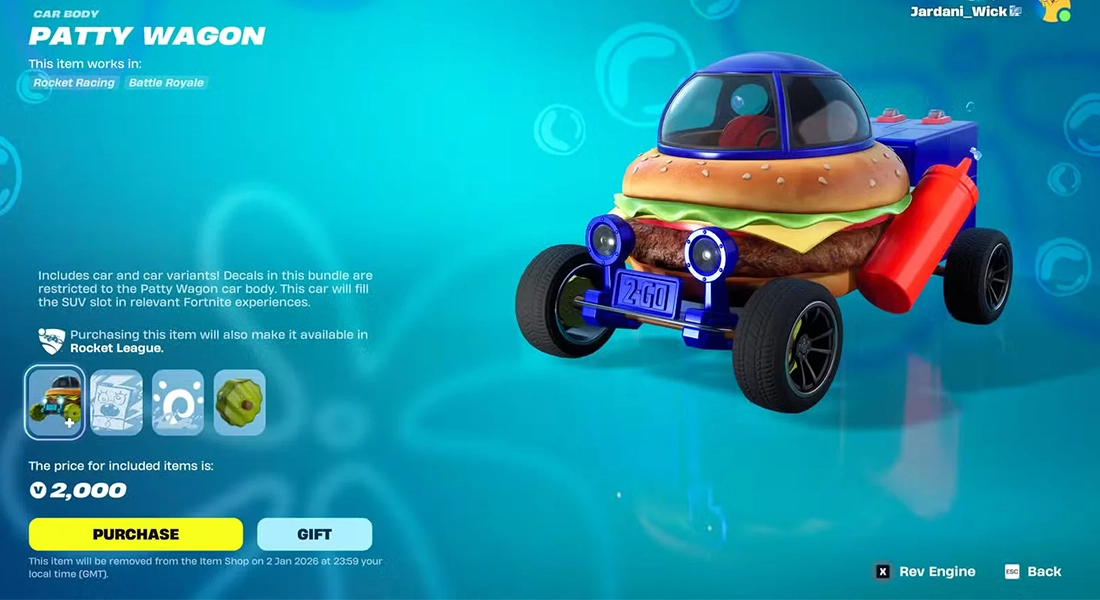Gift the Patty Wagon bundle
The height and width of the screenshot is (600, 1100).
click(314, 534)
